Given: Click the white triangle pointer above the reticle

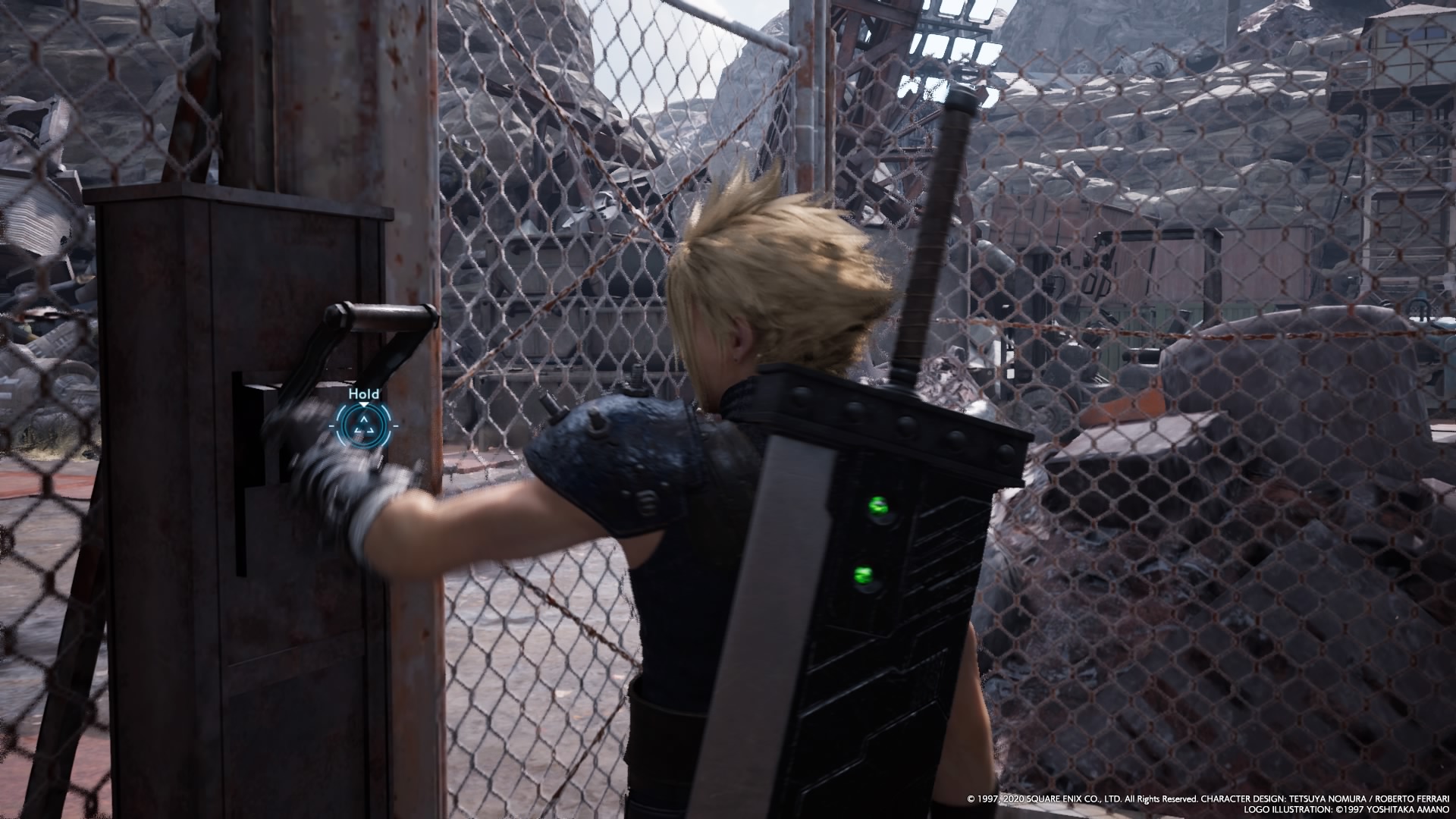Looking at the screenshot, I should click(364, 404).
